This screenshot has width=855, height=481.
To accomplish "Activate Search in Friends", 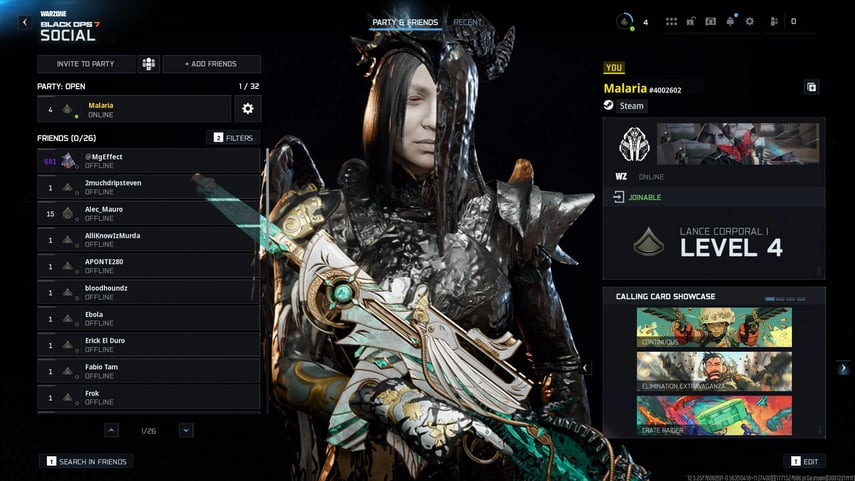I will [x=88, y=461].
